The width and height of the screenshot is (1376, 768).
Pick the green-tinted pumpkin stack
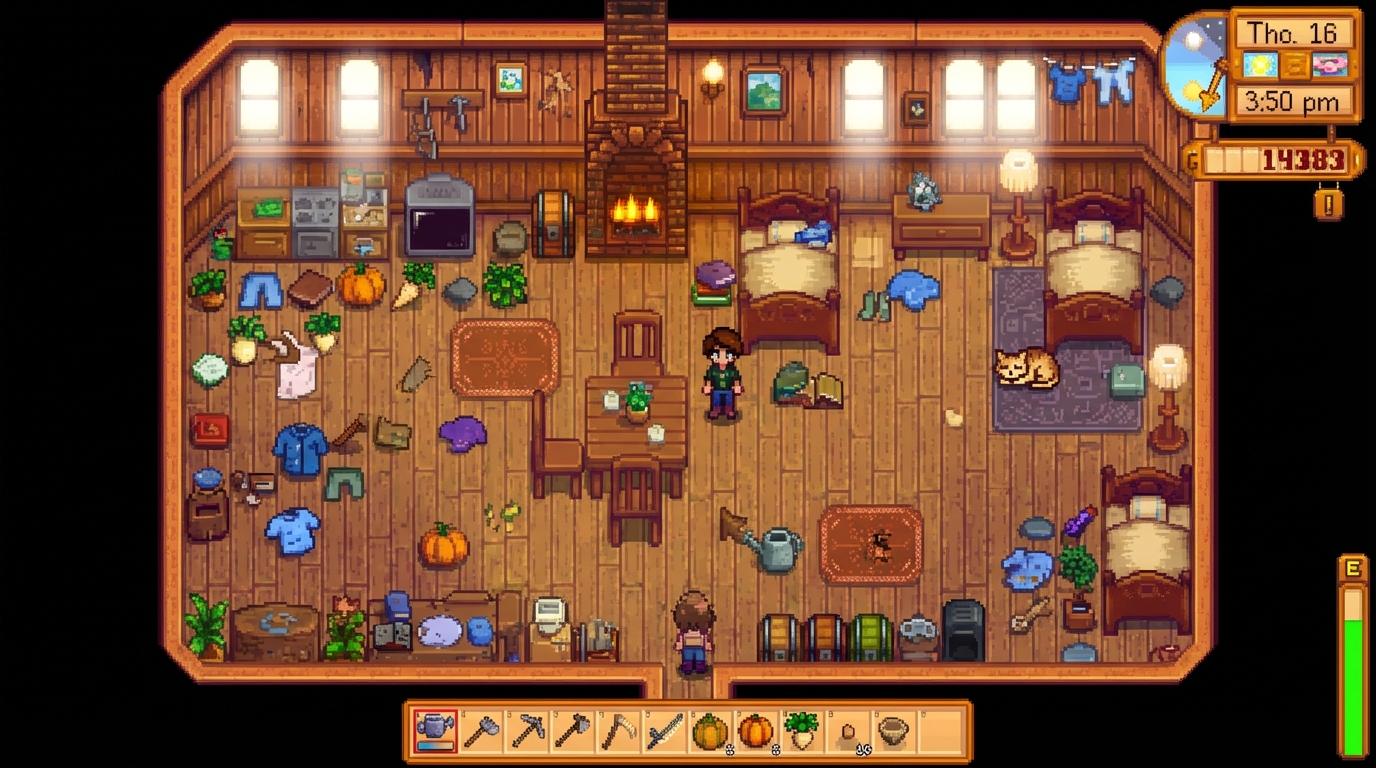(x=710, y=732)
